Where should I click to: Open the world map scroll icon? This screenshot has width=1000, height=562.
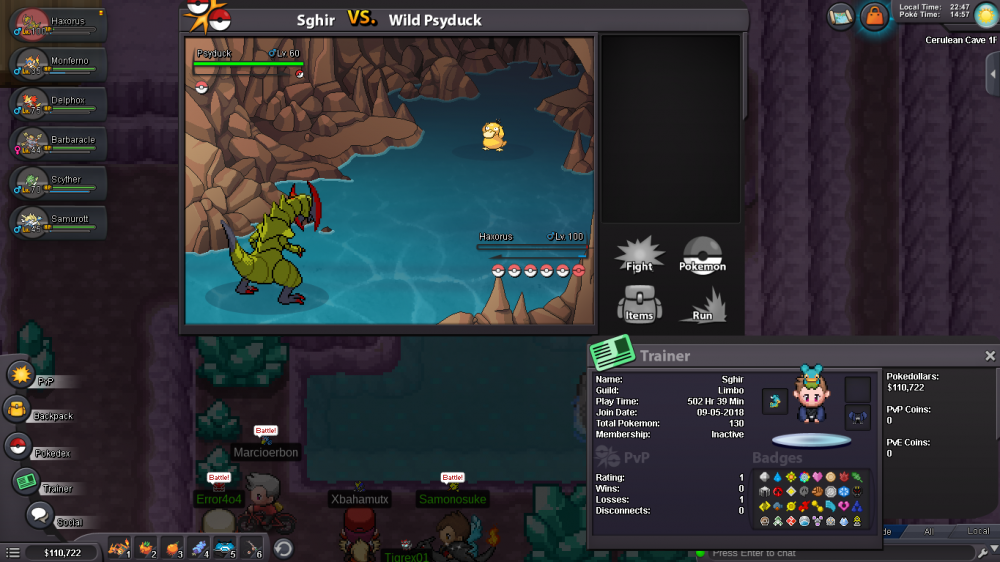coord(840,15)
